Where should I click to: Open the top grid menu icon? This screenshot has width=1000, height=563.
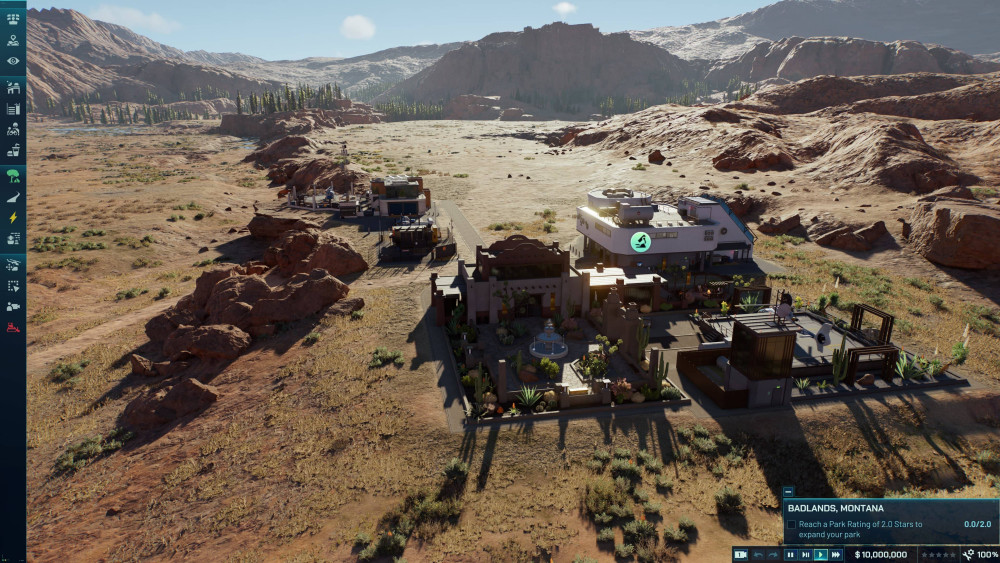tap(13, 19)
